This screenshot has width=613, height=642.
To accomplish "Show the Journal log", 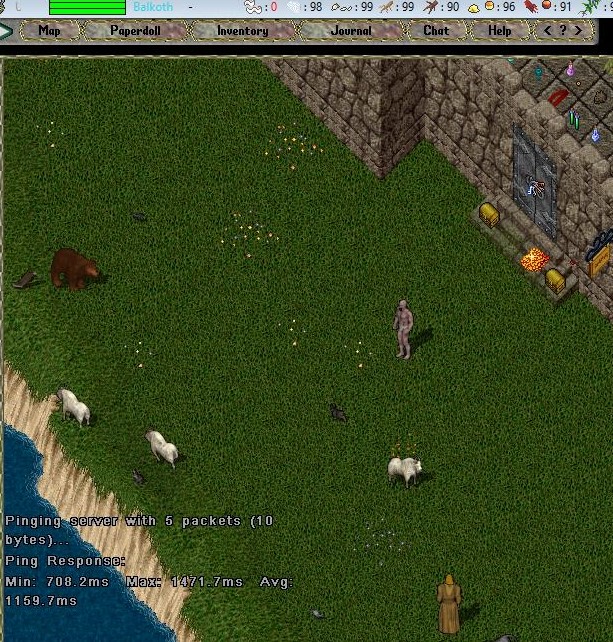I will 351,31.
